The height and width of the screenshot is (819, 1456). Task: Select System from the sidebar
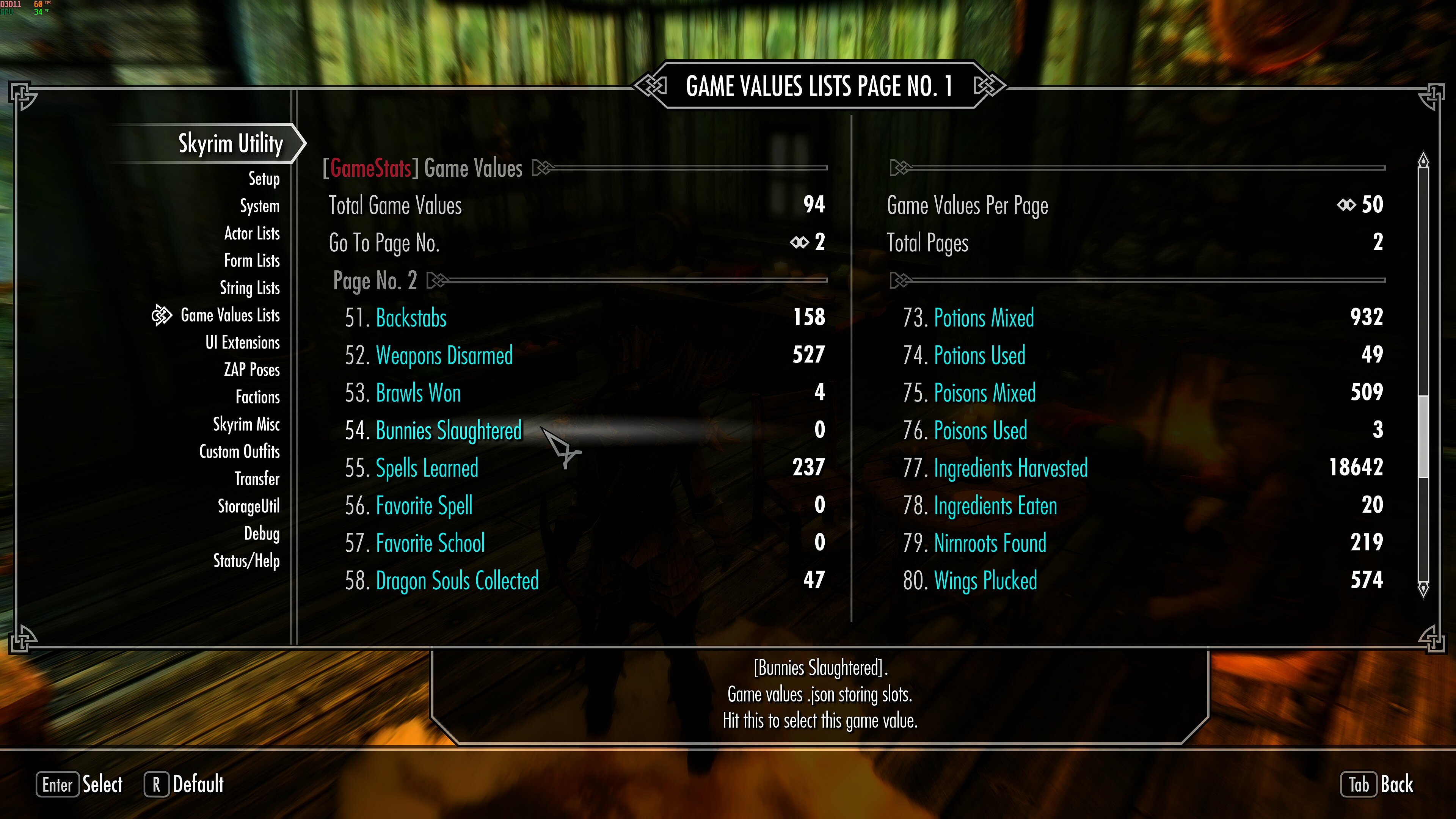(x=260, y=206)
